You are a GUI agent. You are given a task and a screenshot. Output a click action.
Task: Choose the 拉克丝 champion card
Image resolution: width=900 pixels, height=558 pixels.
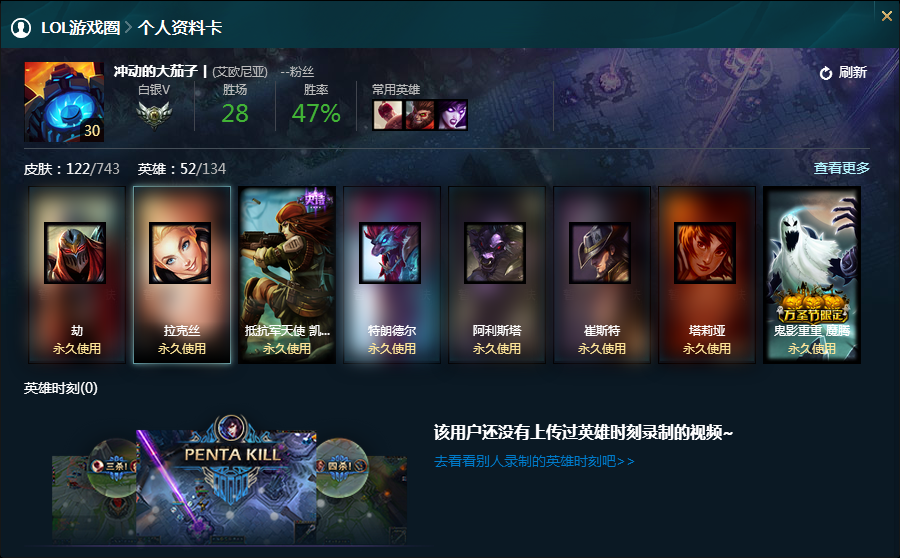click(x=182, y=274)
